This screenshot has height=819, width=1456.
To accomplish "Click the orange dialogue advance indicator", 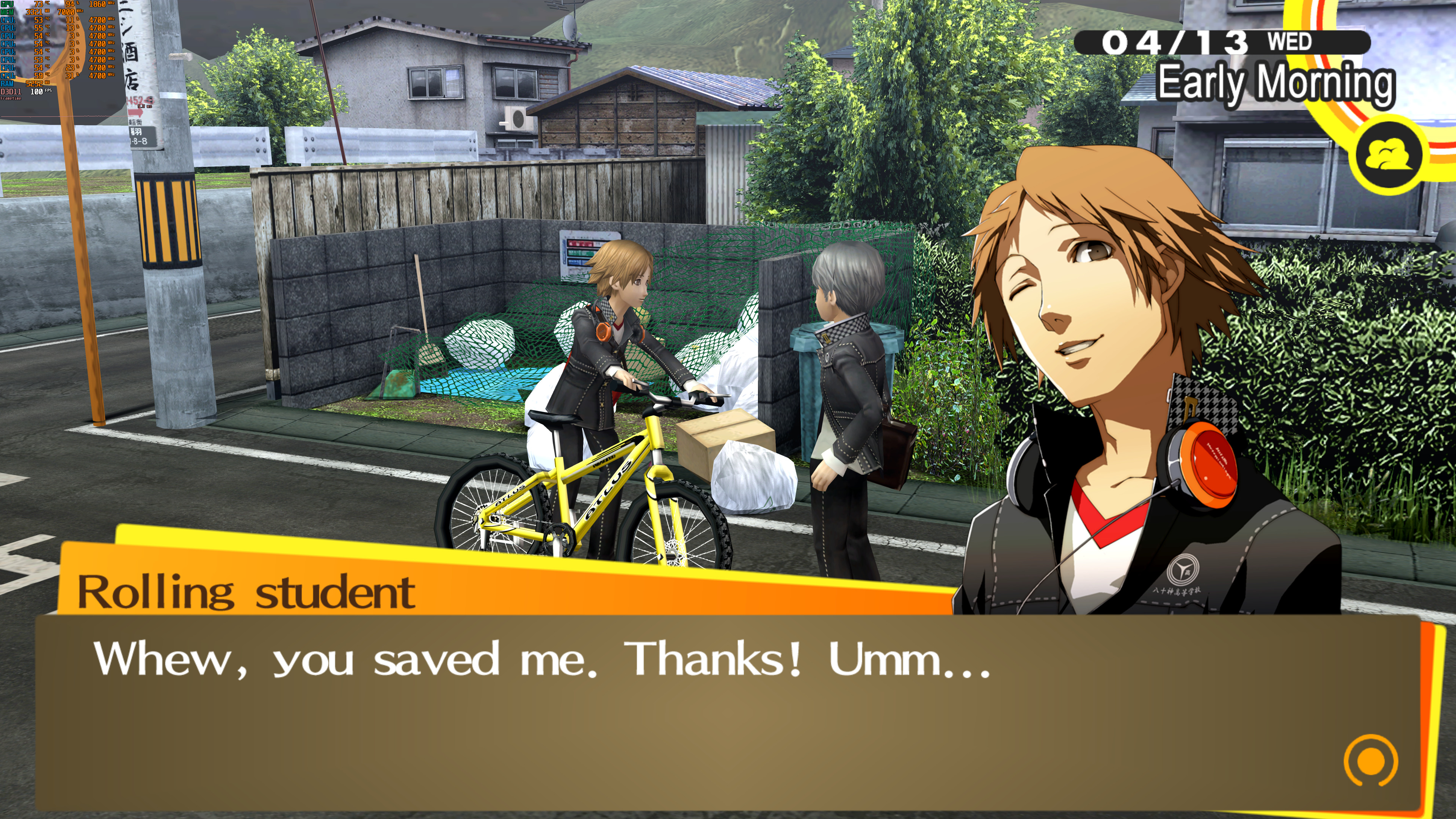I will click(x=1370, y=761).
